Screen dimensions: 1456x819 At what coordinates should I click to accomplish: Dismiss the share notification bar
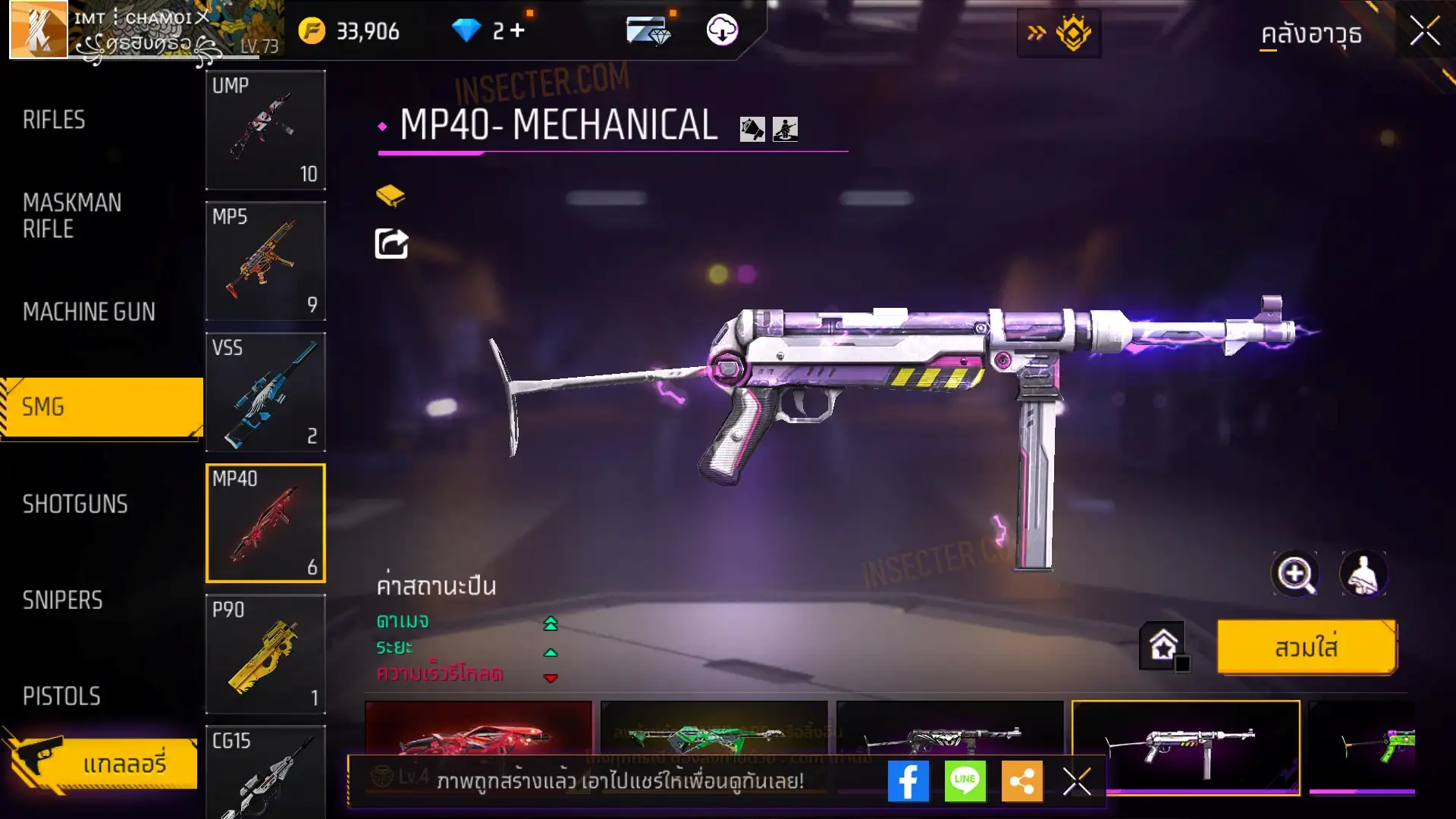1077,781
